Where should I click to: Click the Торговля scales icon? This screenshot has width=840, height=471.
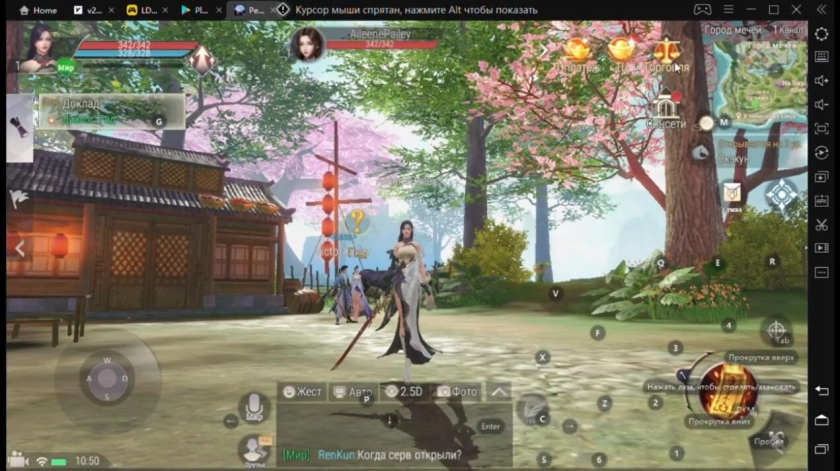[x=666, y=50]
